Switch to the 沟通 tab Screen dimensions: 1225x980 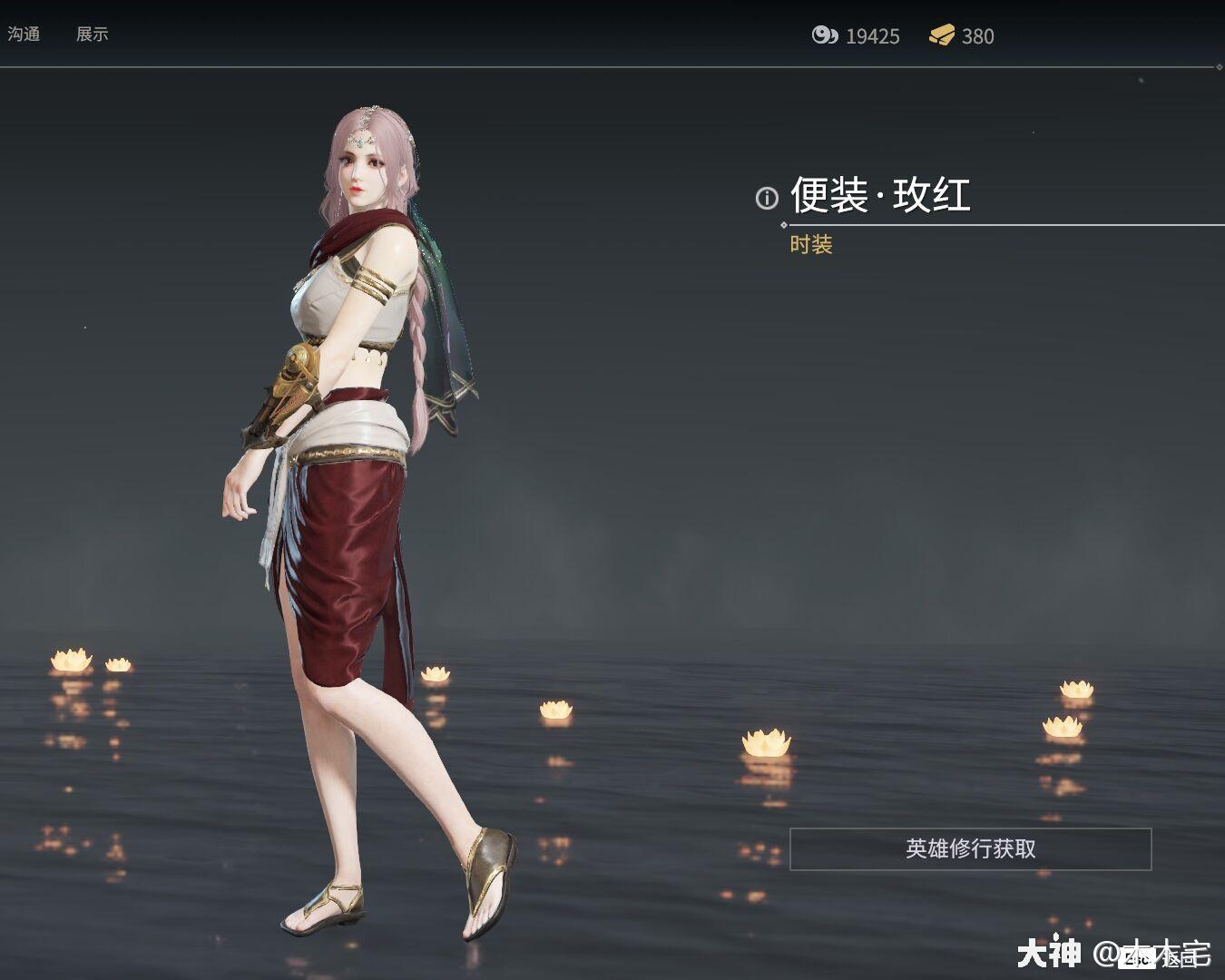click(24, 34)
